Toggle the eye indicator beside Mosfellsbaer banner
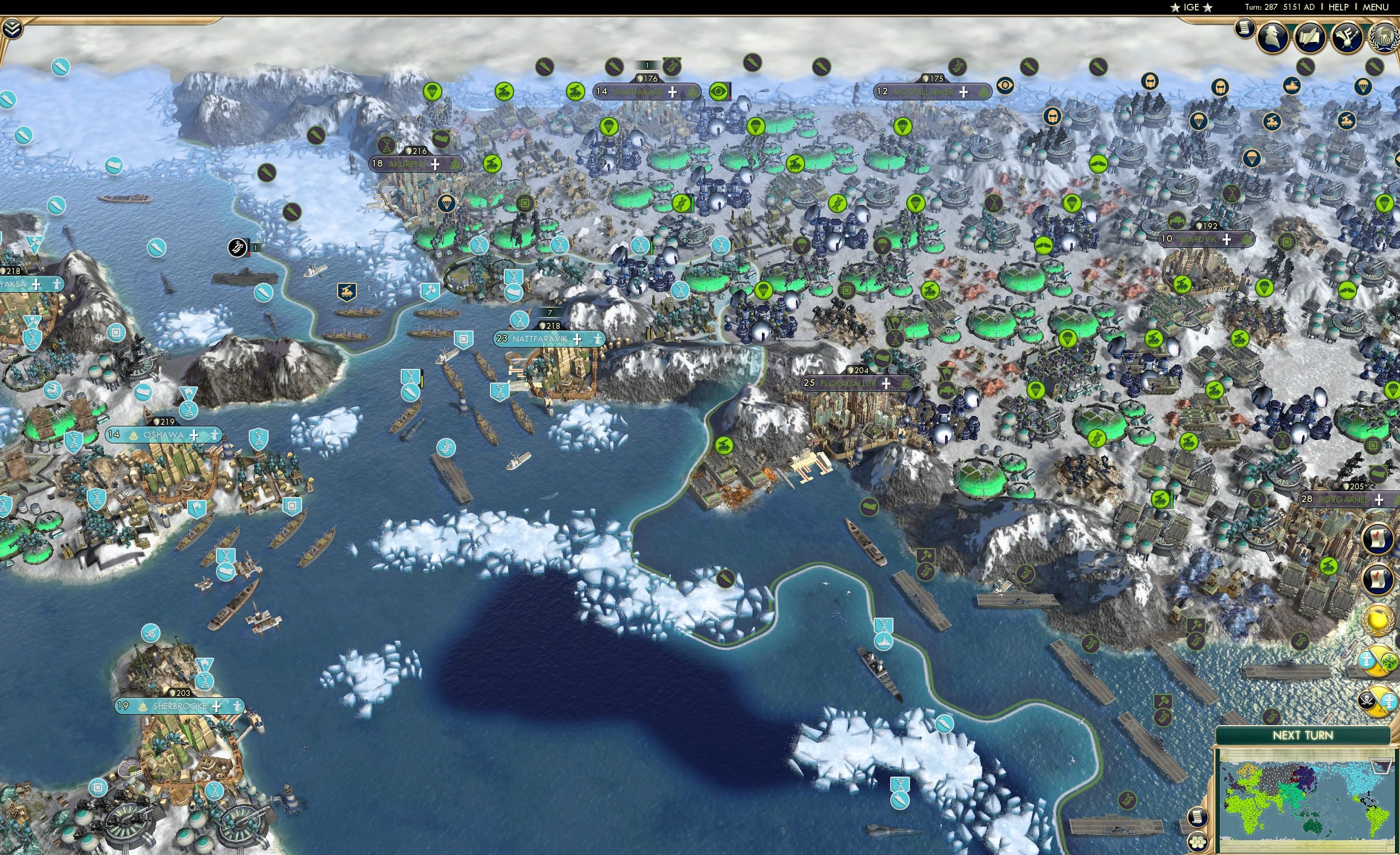The image size is (1400, 855). click(x=1006, y=87)
